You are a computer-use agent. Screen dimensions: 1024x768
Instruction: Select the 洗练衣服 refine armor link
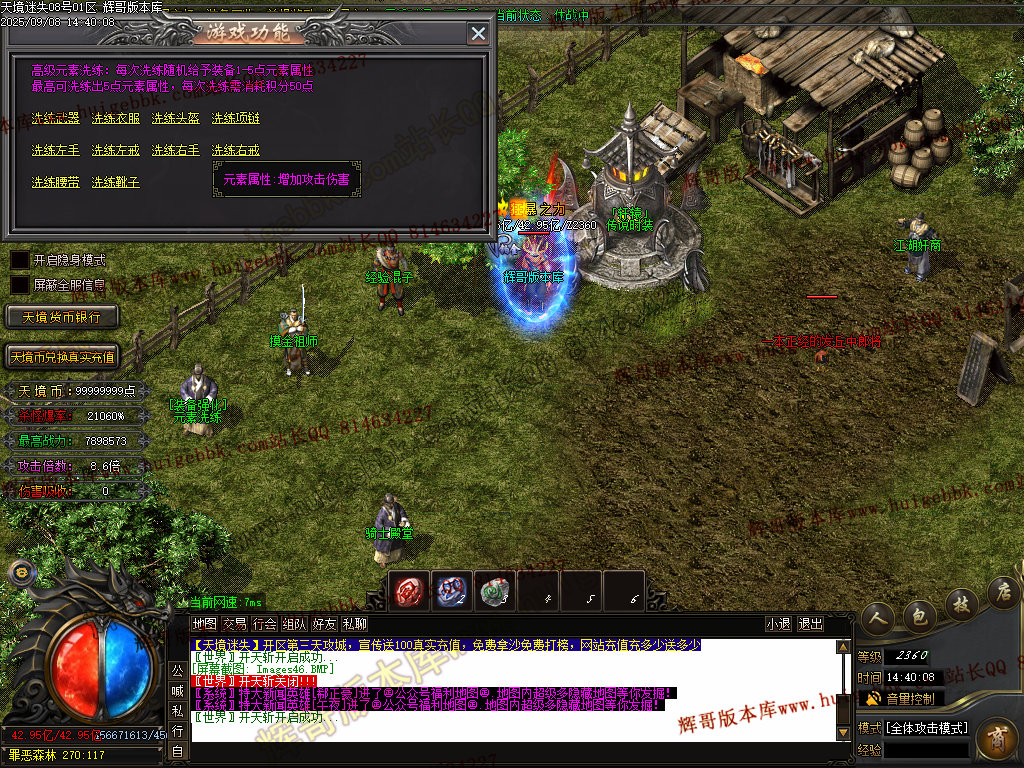click(x=116, y=118)
